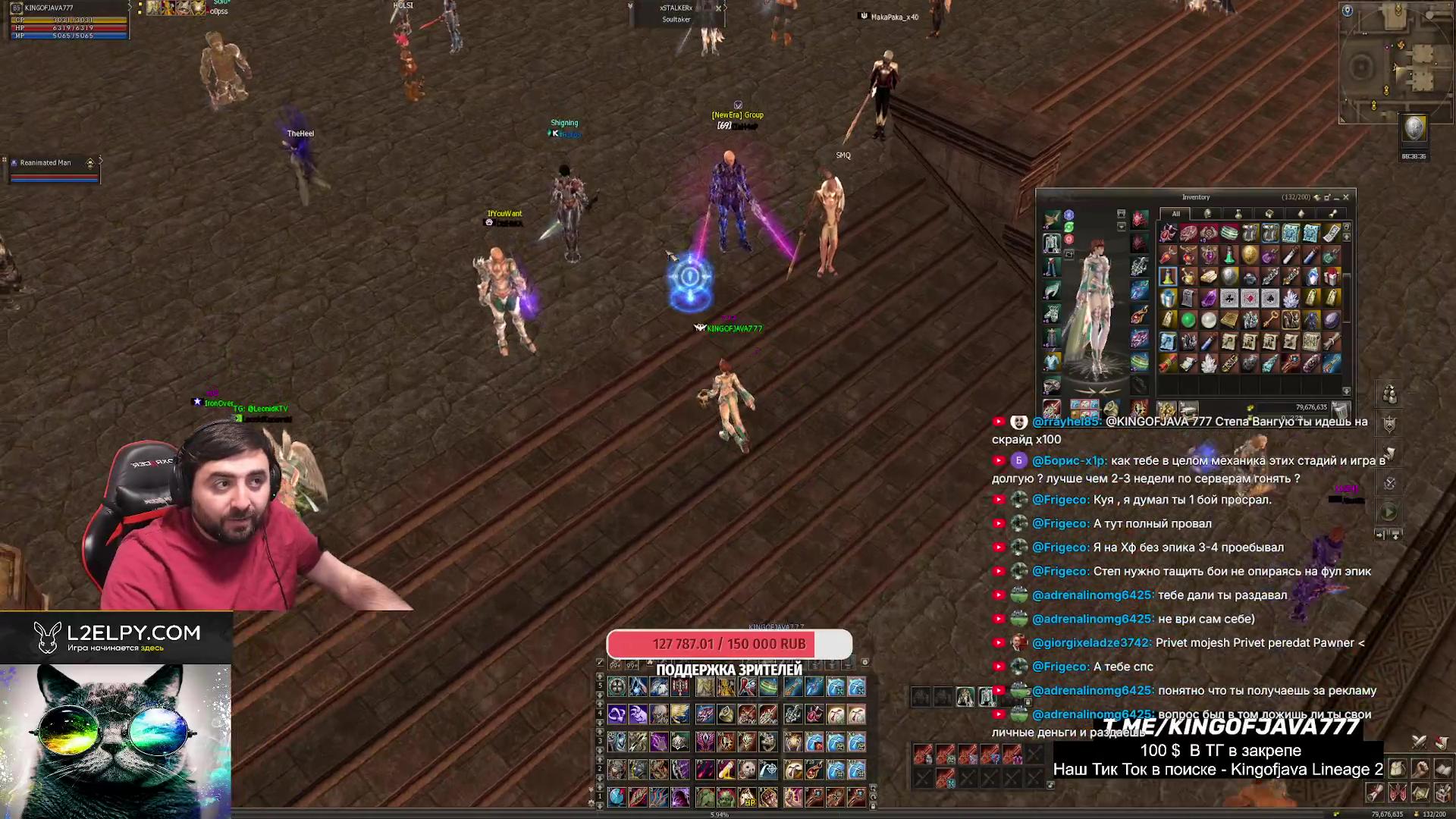Select the golden key item
Screen dimensions: 1456x819
(x=1270, y=320)
